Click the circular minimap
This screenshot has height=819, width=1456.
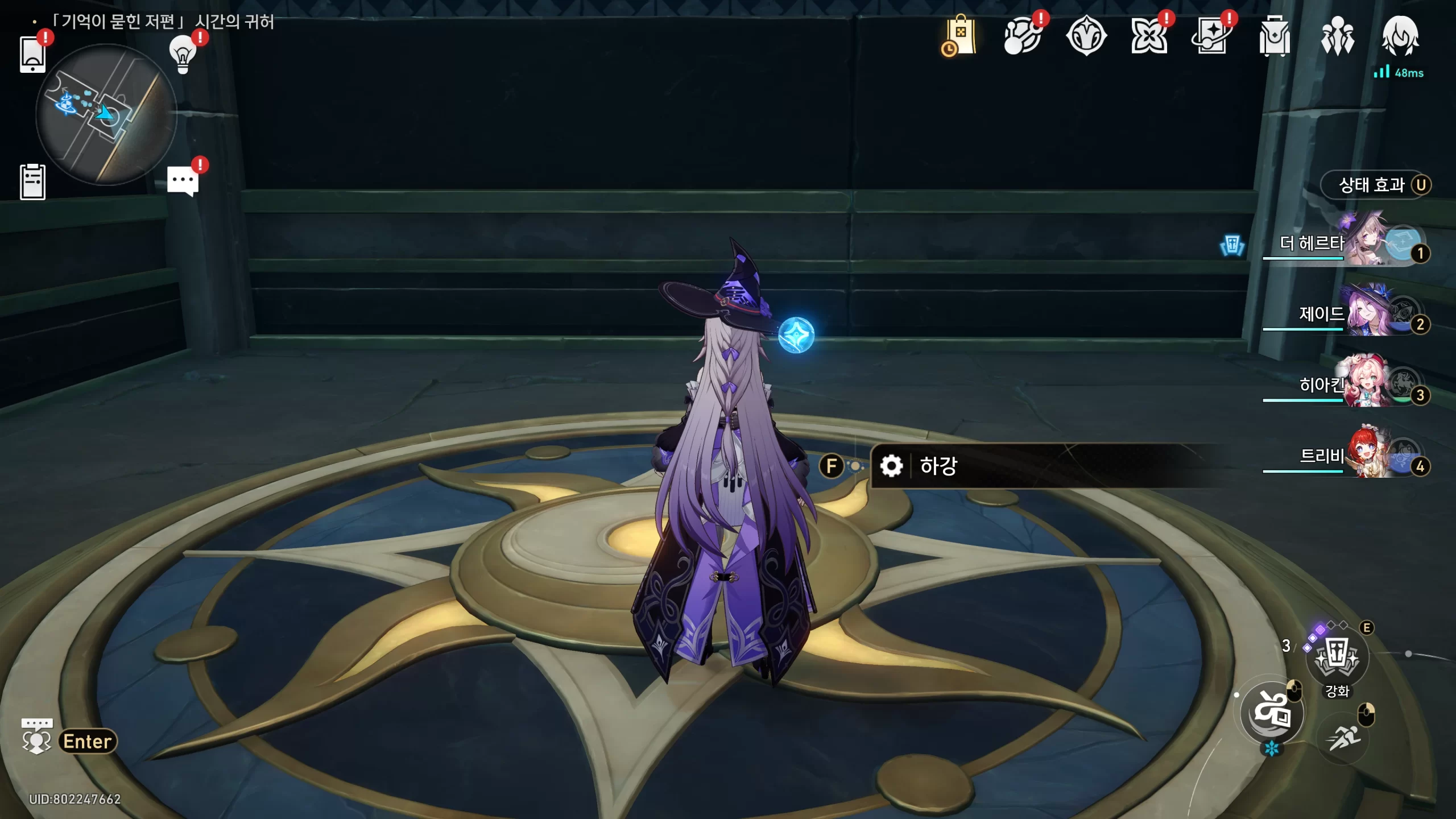pos(106,115)
